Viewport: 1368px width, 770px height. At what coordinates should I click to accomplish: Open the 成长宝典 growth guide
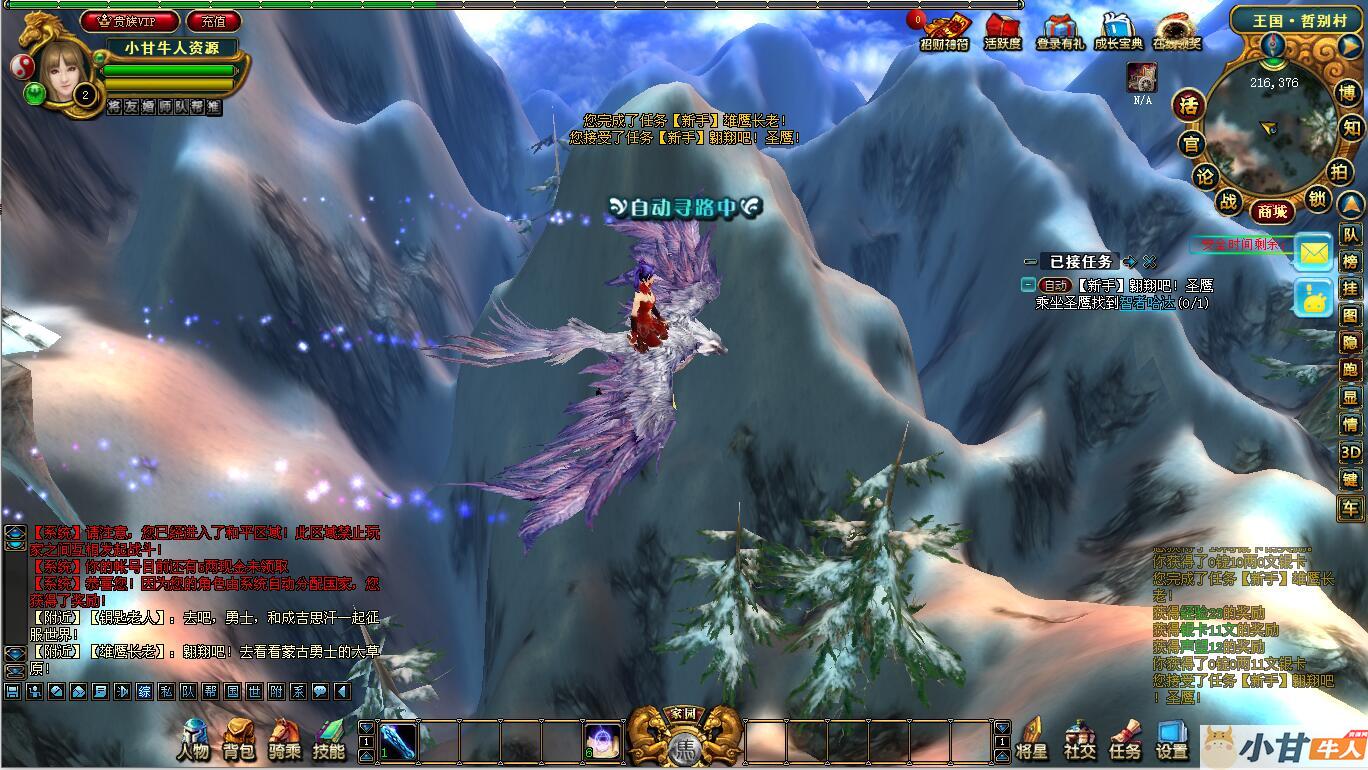point(1117,32)
